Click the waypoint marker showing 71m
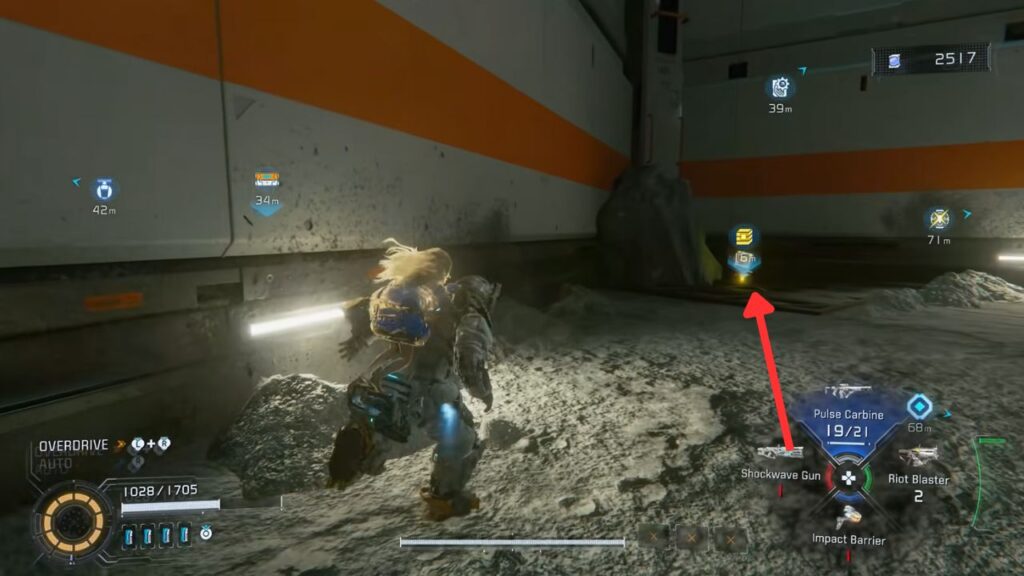 click(938, 219)
